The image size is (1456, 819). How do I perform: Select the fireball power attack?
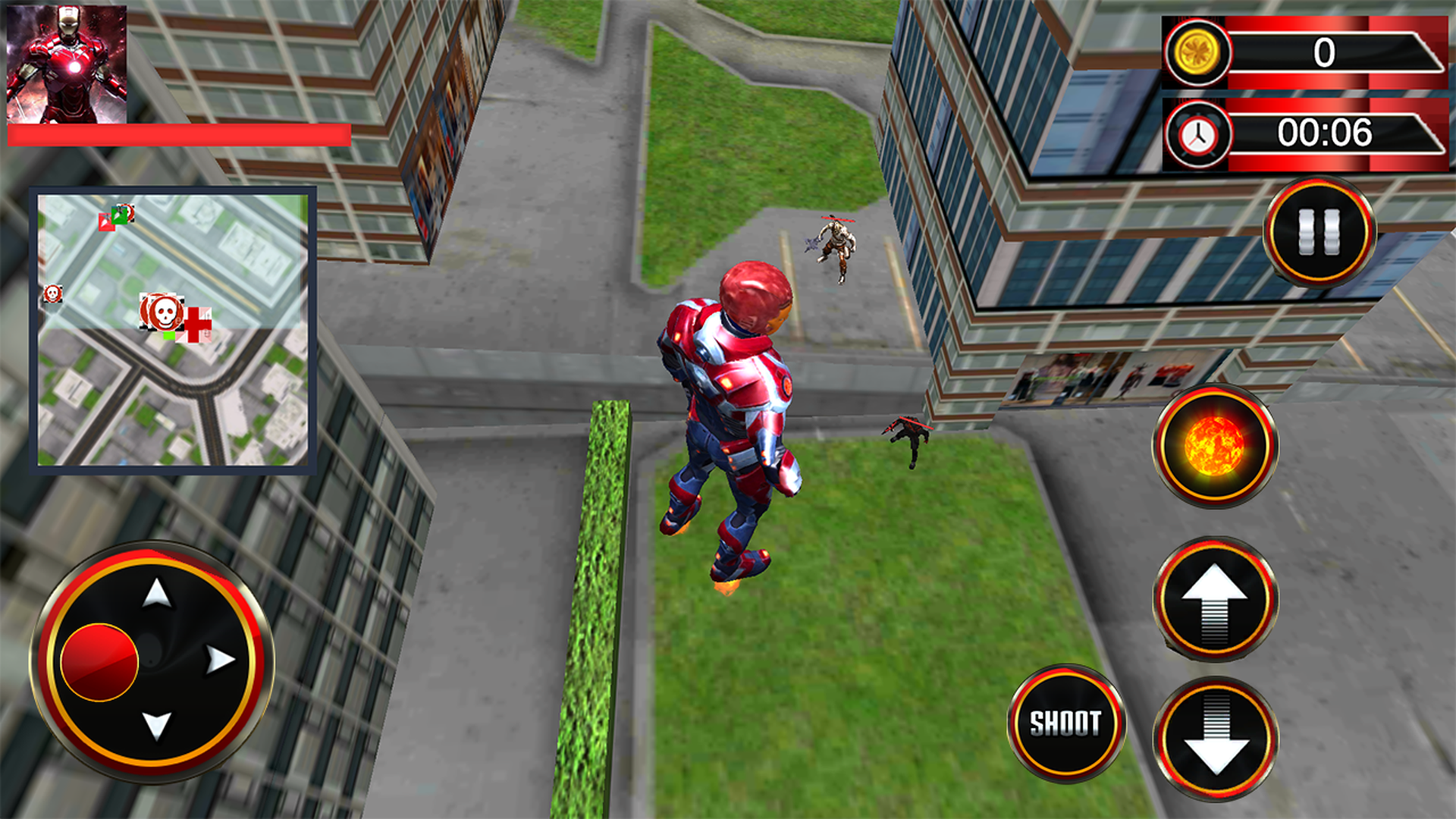[1214, 445]
